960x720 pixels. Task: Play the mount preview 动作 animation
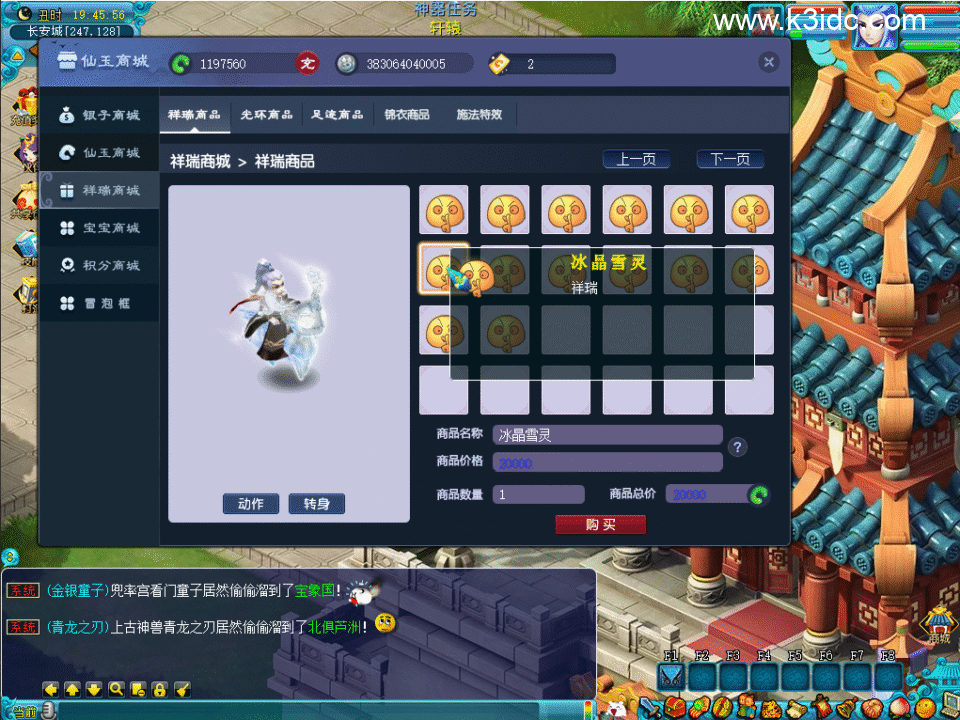[x=251, y=504]
